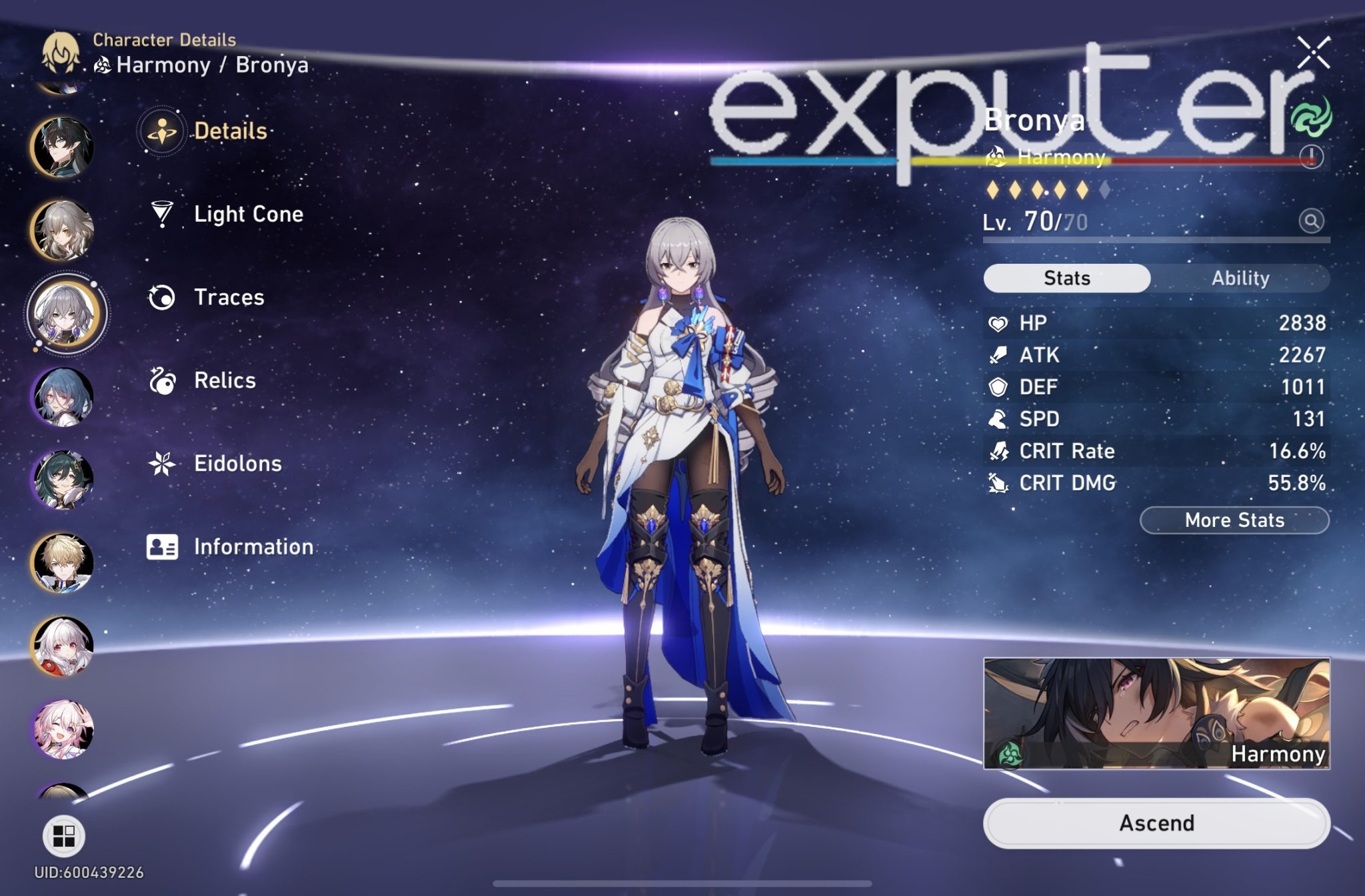Screen dimensions: 1365x896
Task: Choose the March 7th character portrait
Action: [63, 729]
